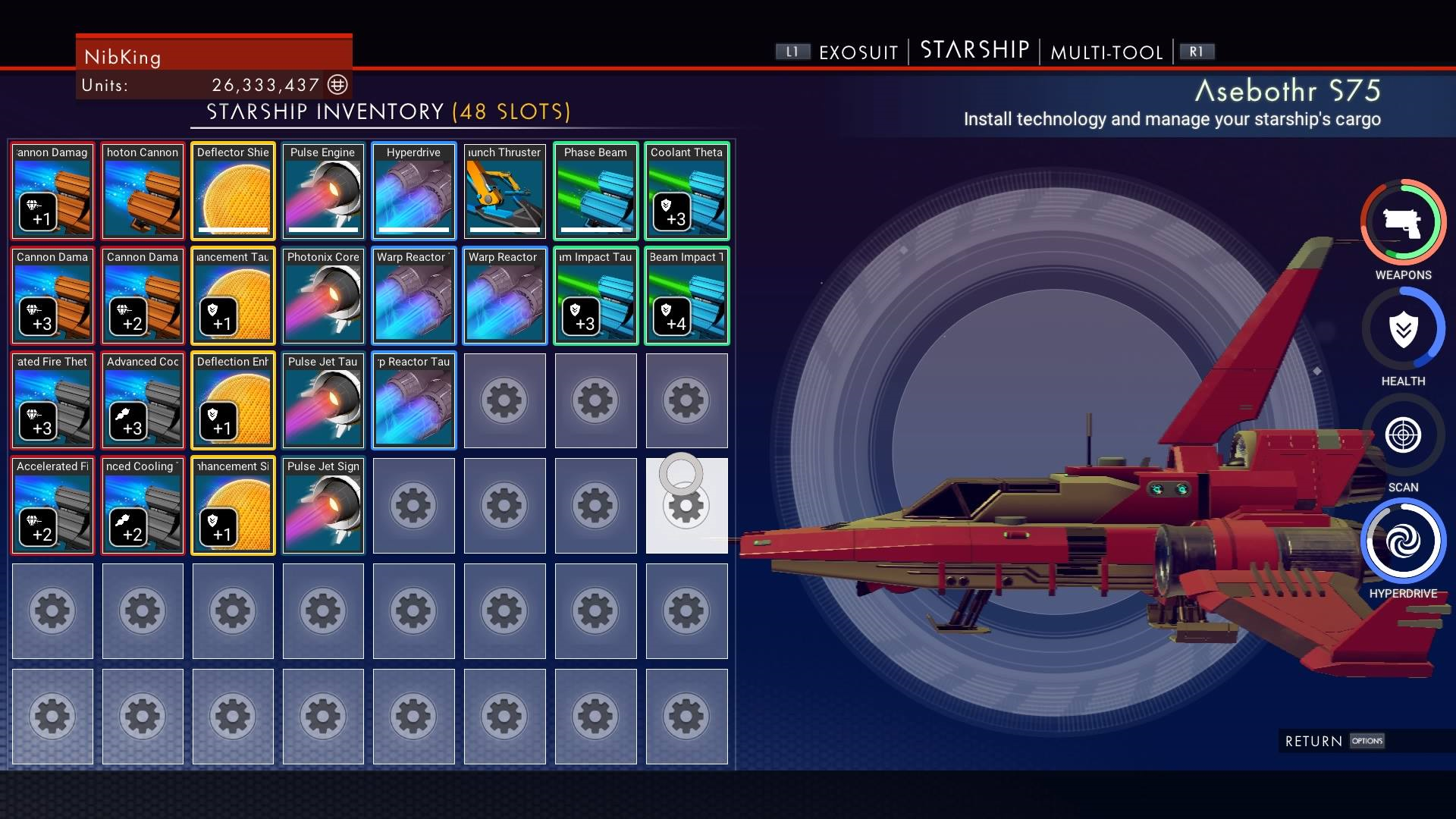This screenshot has height=819, width=1456.
Task: Select the Advanced Coolant +3 slot
Action: [x=143, y=400]
